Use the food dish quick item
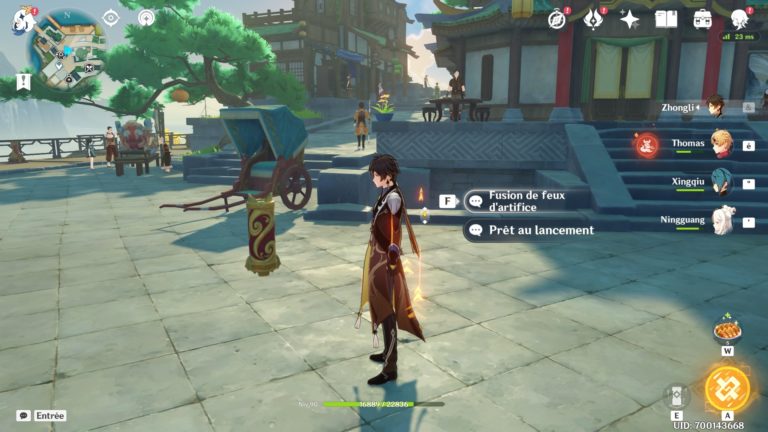 [727, 331]
